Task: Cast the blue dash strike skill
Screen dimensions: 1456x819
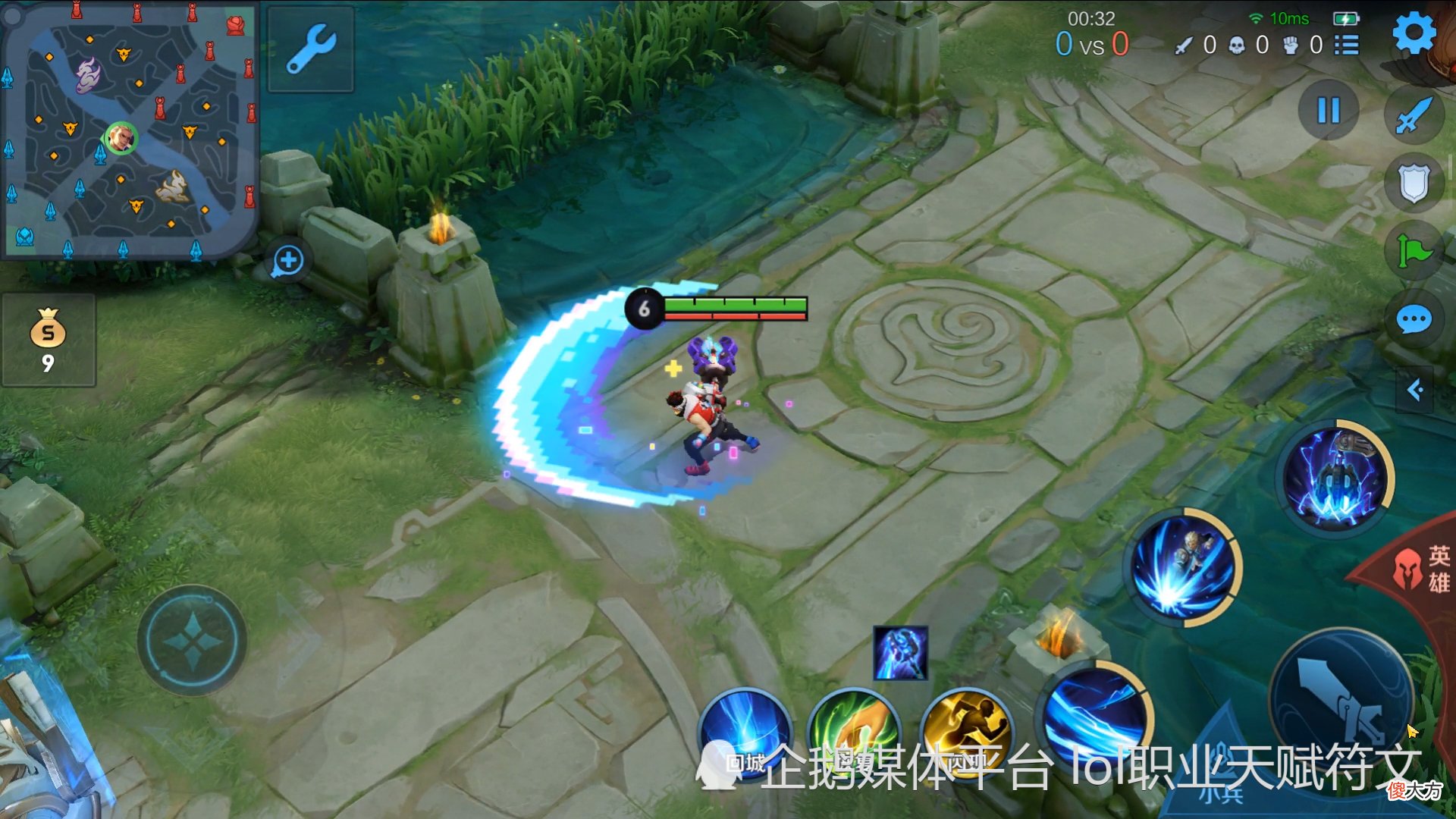Action: click(x=1183, y=567)
